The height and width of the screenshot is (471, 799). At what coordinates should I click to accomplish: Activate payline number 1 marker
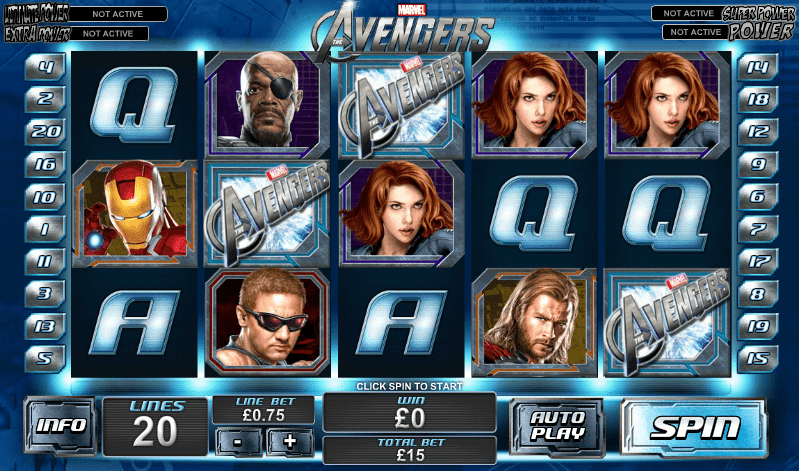click(x=45, y=229)
